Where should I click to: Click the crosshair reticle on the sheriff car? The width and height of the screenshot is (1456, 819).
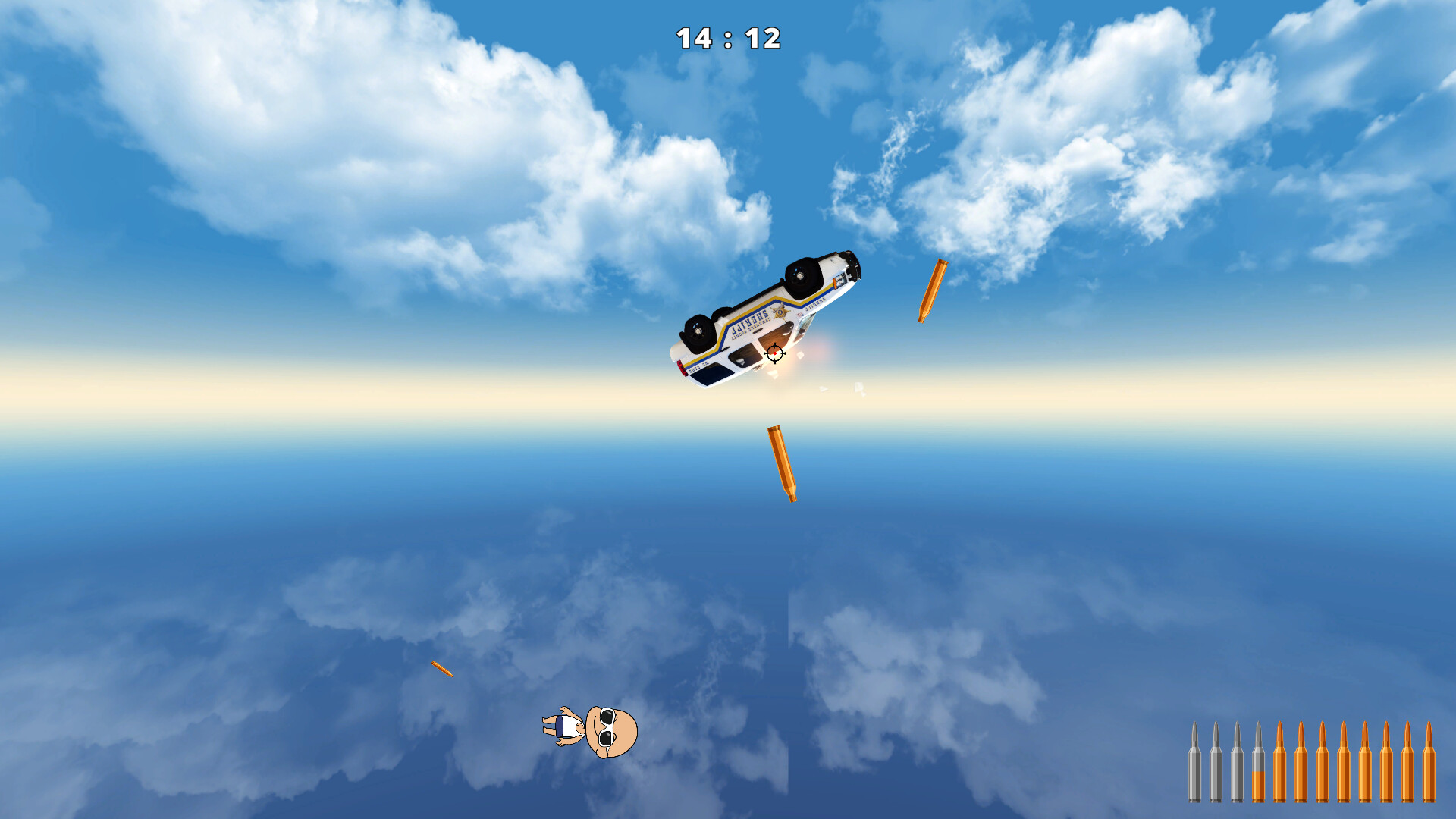(775, 353)
